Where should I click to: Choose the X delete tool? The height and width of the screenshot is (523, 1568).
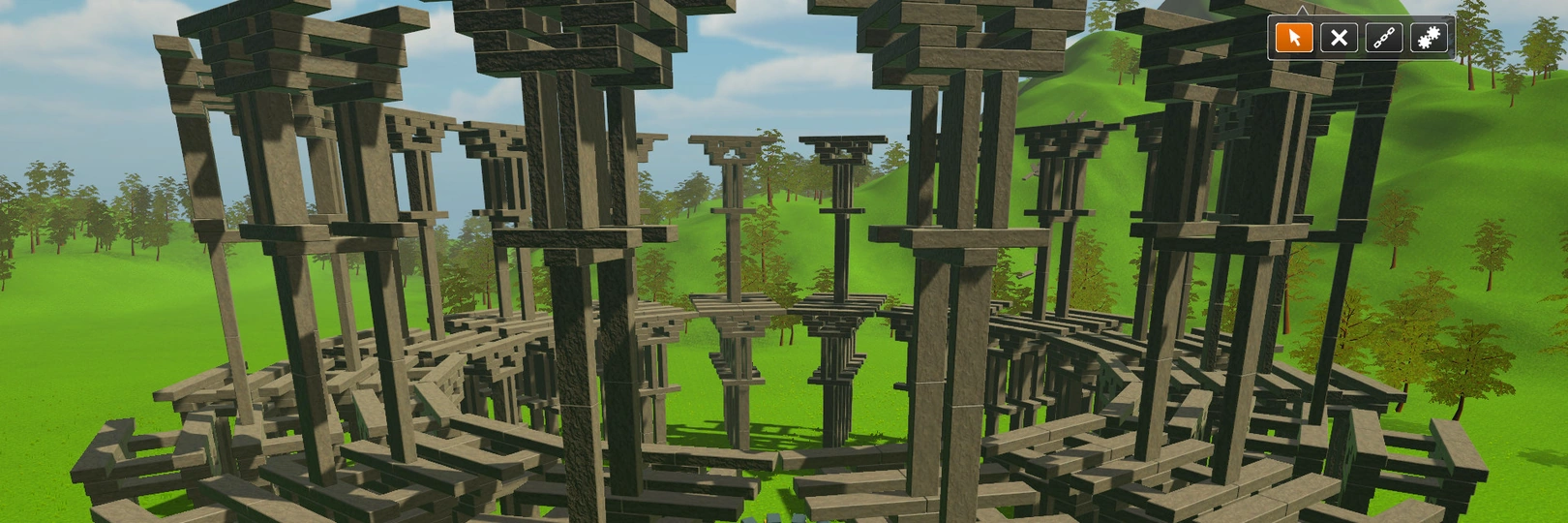tap(1339, 38)
